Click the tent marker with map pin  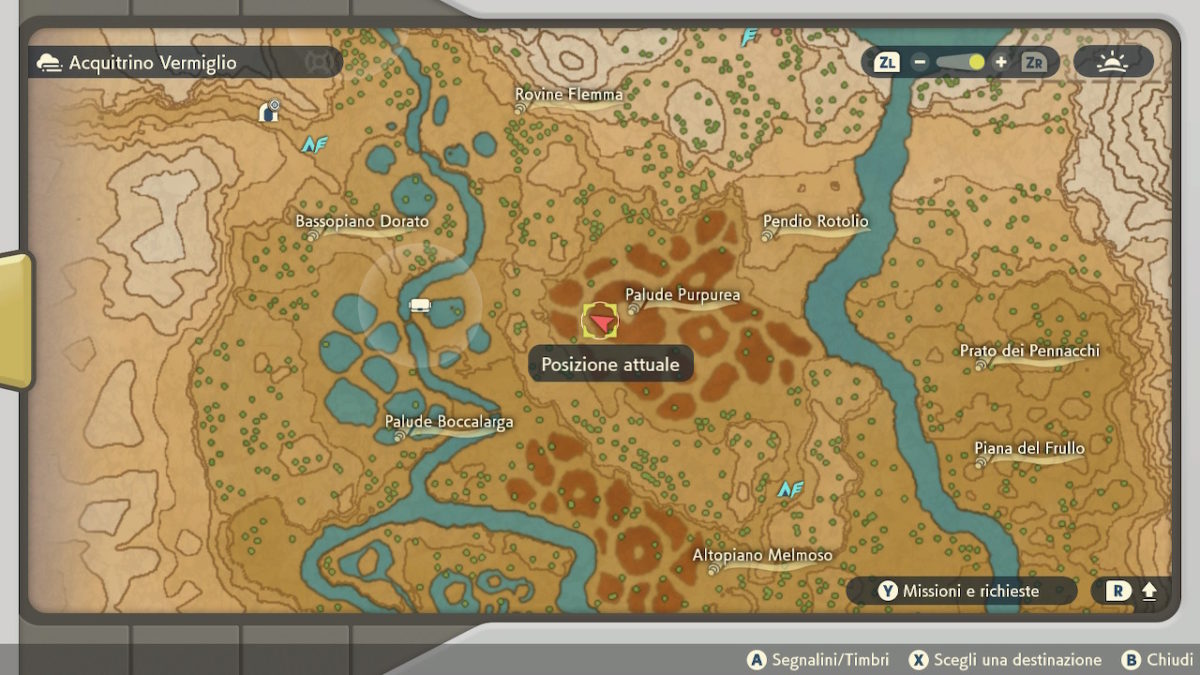point(268,112)
